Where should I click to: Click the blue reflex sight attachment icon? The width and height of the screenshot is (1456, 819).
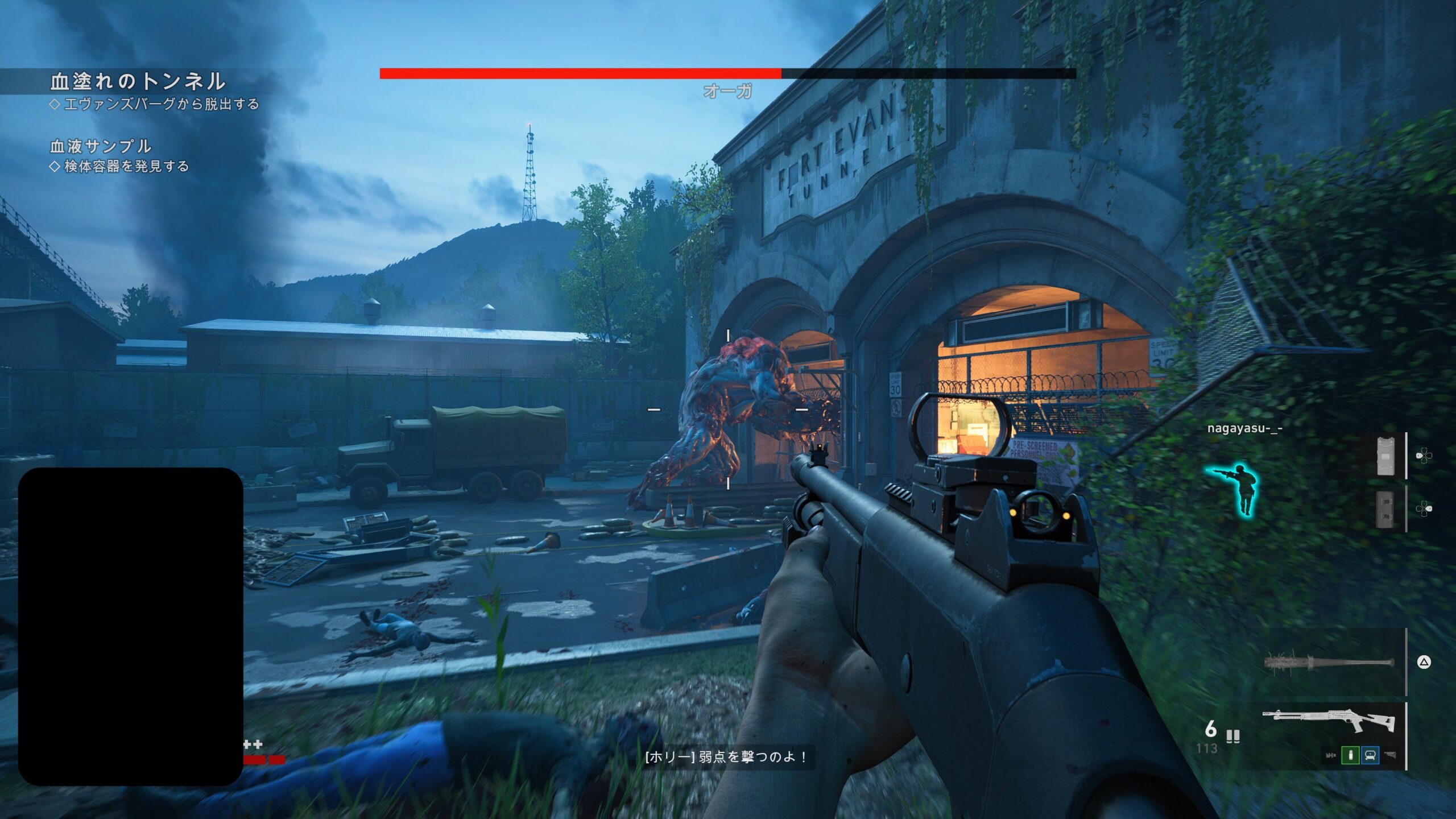click(x=1370, y=755)
